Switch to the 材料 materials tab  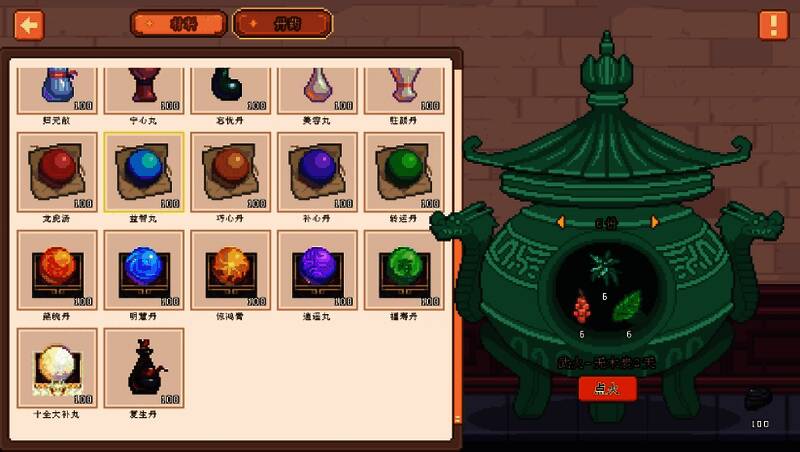pyautogui.click(x=178, y=24)
